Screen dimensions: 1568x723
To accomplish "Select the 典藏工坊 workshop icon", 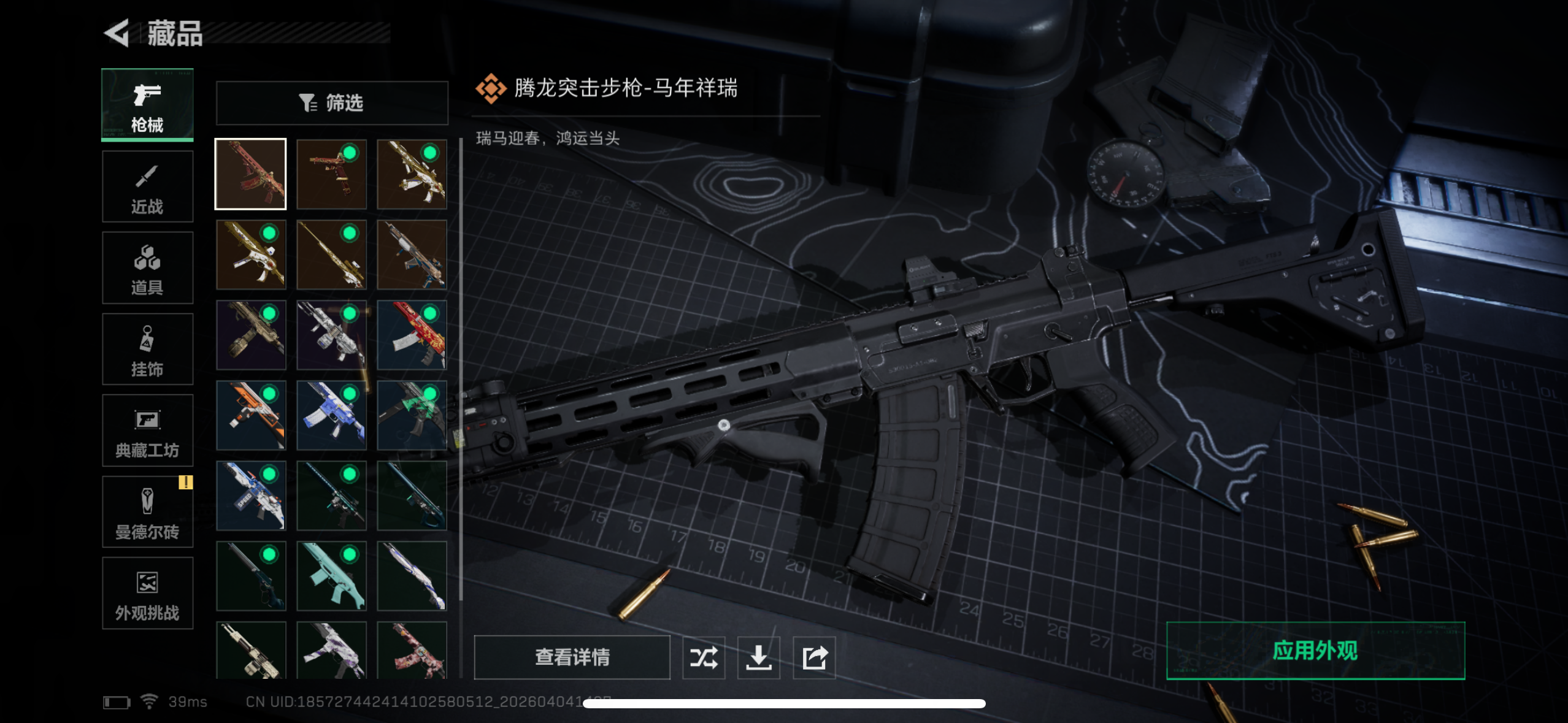I will pos(147,430).
